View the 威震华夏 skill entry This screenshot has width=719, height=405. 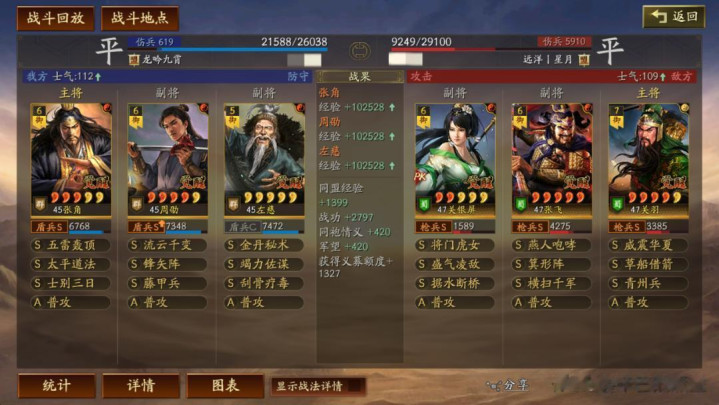point(647,244)
